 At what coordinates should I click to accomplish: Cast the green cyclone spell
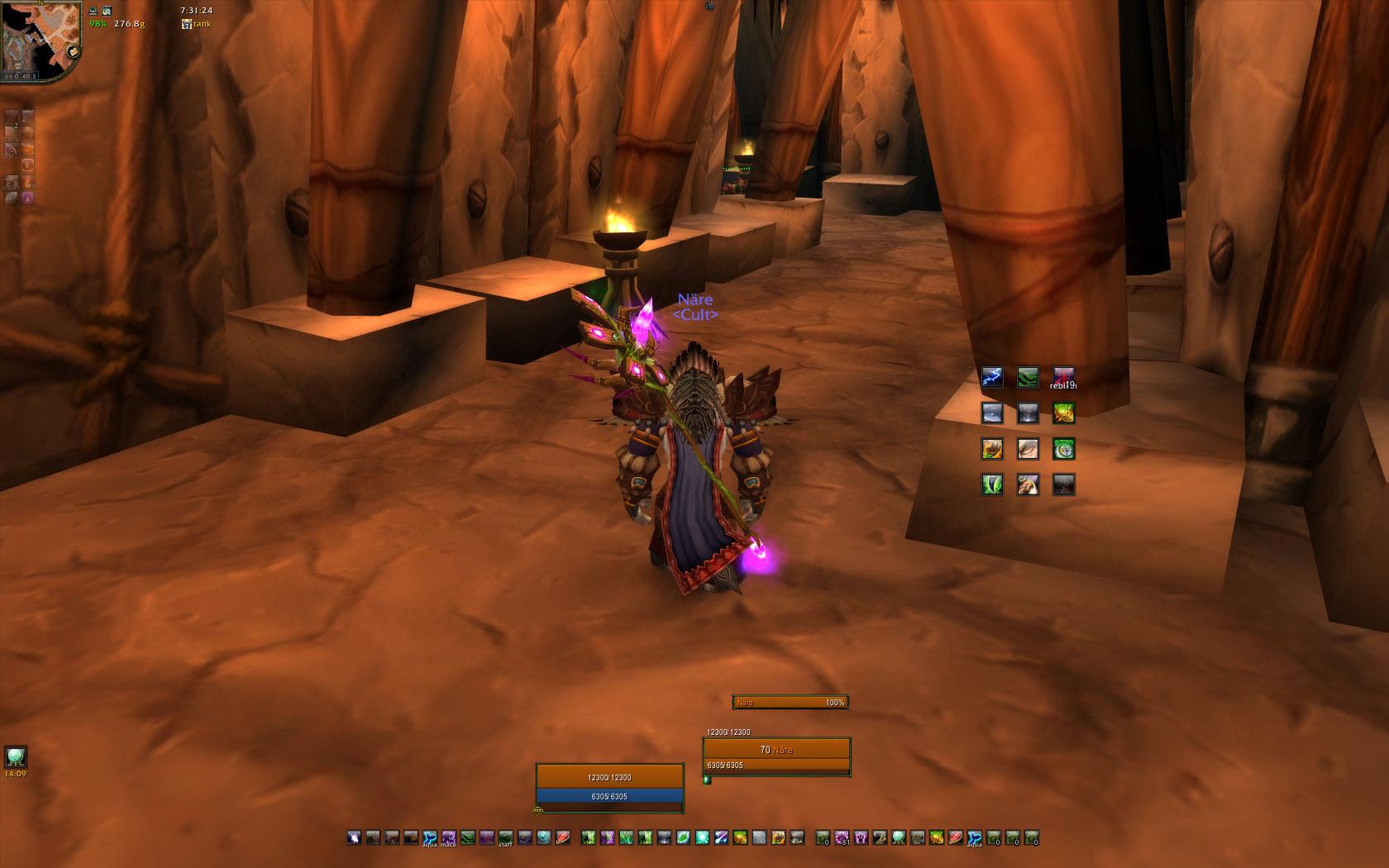click(992, 484)
